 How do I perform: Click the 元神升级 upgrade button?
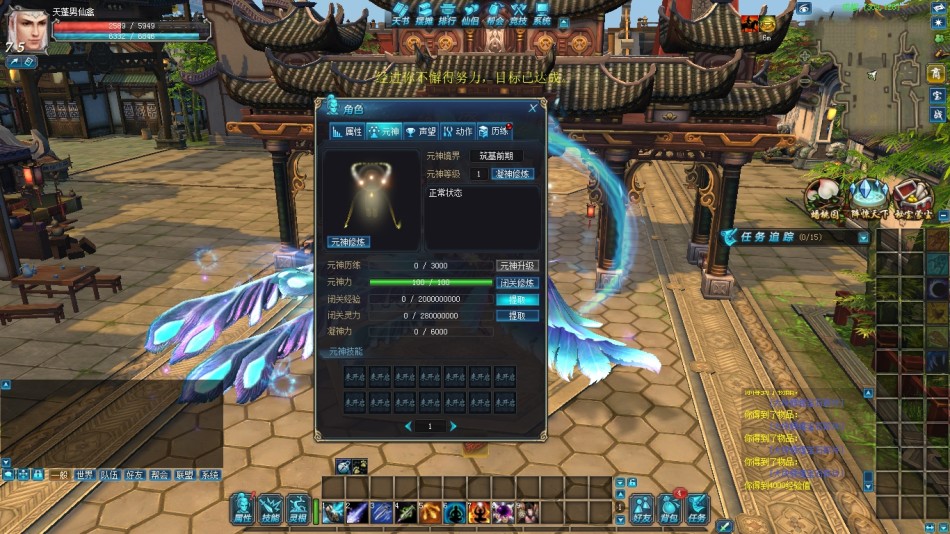tap(518, 266)
